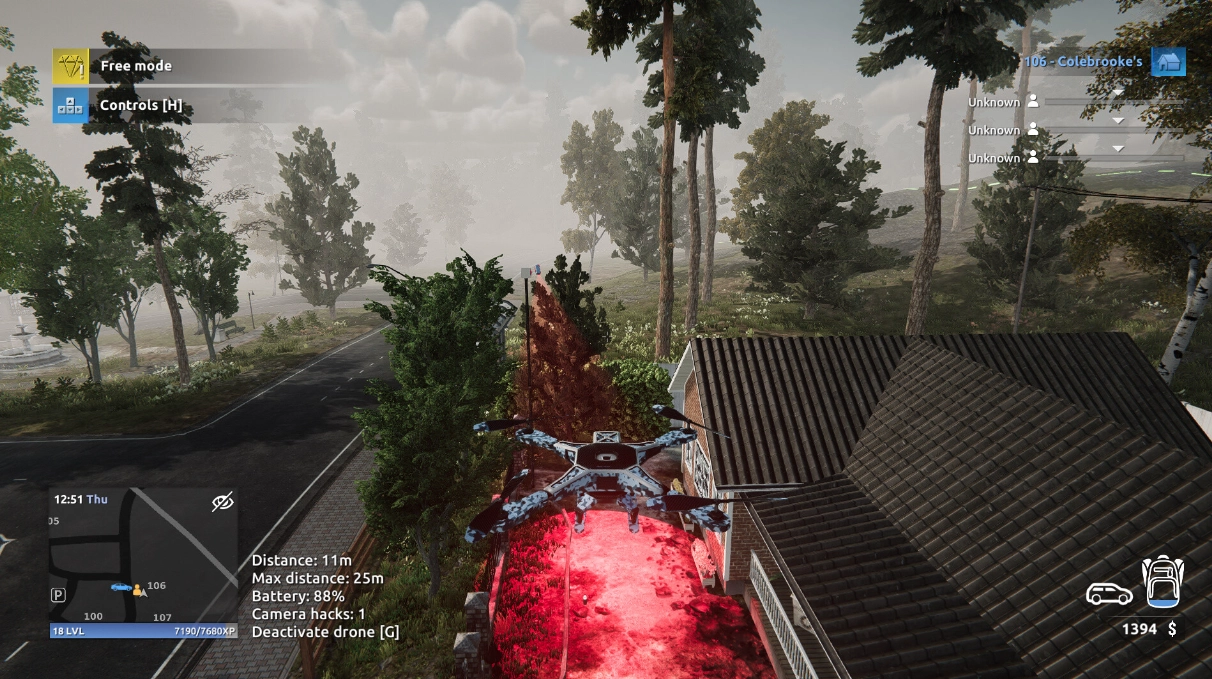Screen dimensions: 1212x679
Task: Click the white car icon
Action: 1109,594
